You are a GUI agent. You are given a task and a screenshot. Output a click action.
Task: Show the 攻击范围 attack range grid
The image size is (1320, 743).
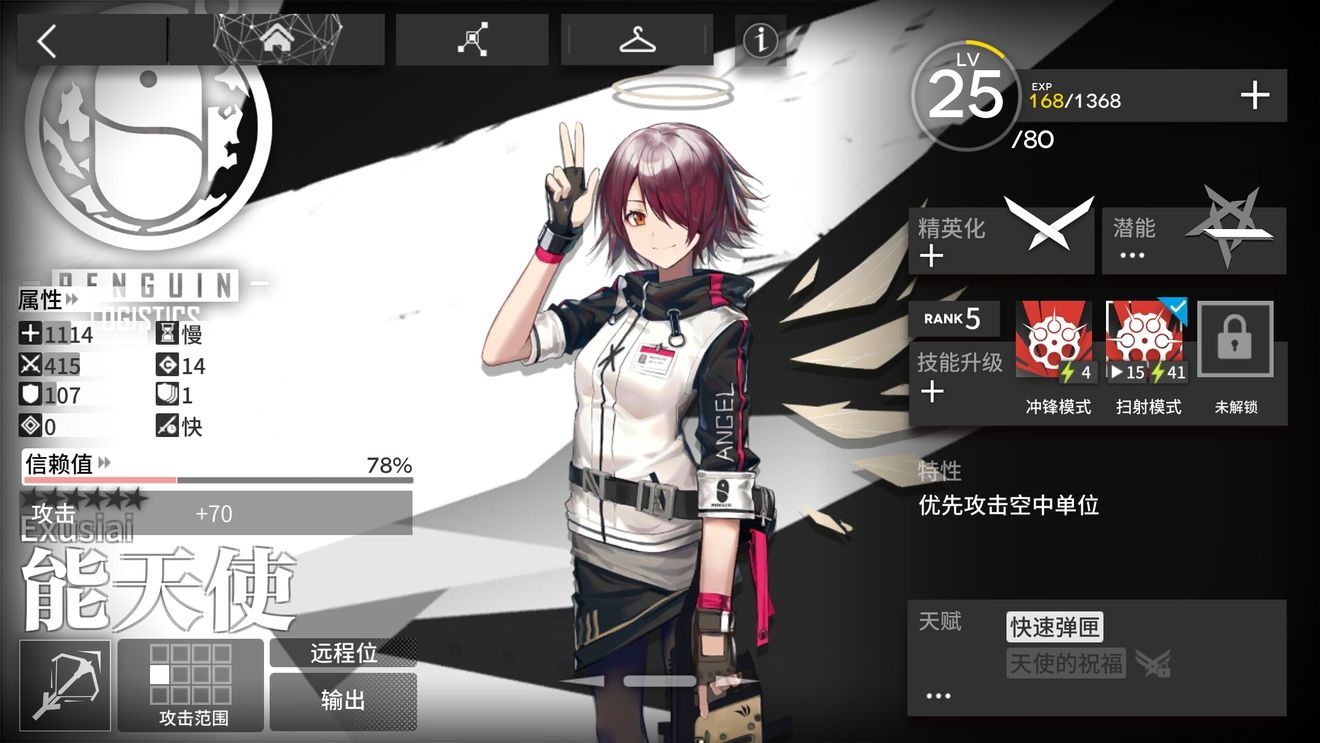(x=191, y=685)
